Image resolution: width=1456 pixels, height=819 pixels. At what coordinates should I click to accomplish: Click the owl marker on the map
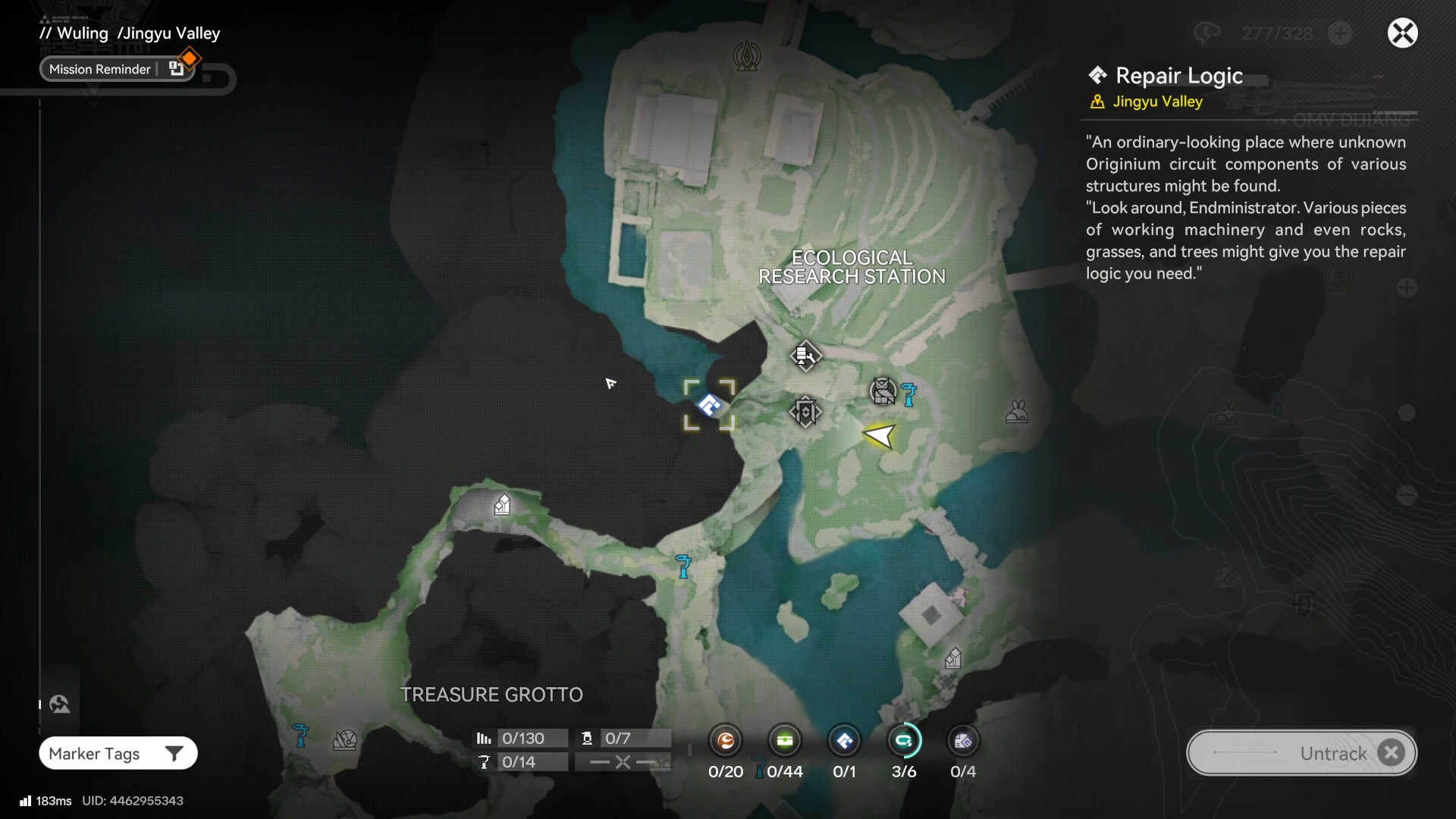(x=883, y=391)
